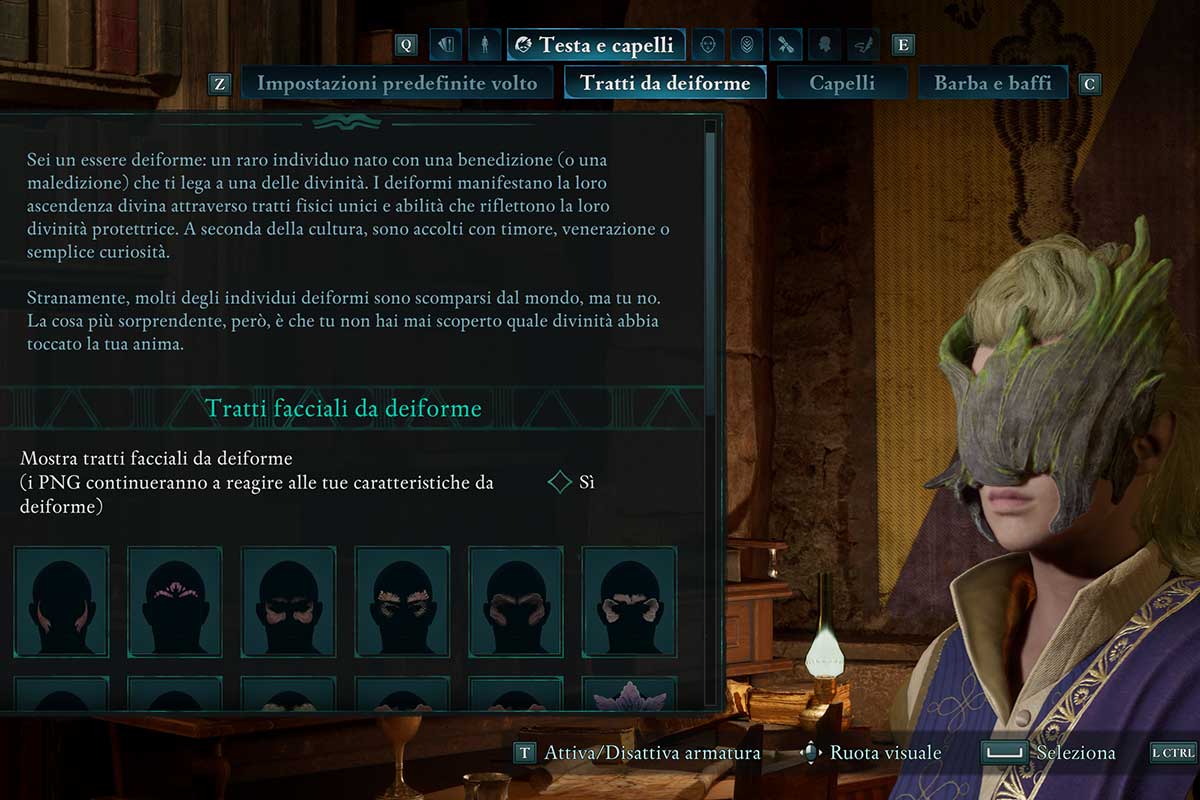This screenshot has width=1200, height=800.
Task: Switch to the face outline category
Action: 708,45
